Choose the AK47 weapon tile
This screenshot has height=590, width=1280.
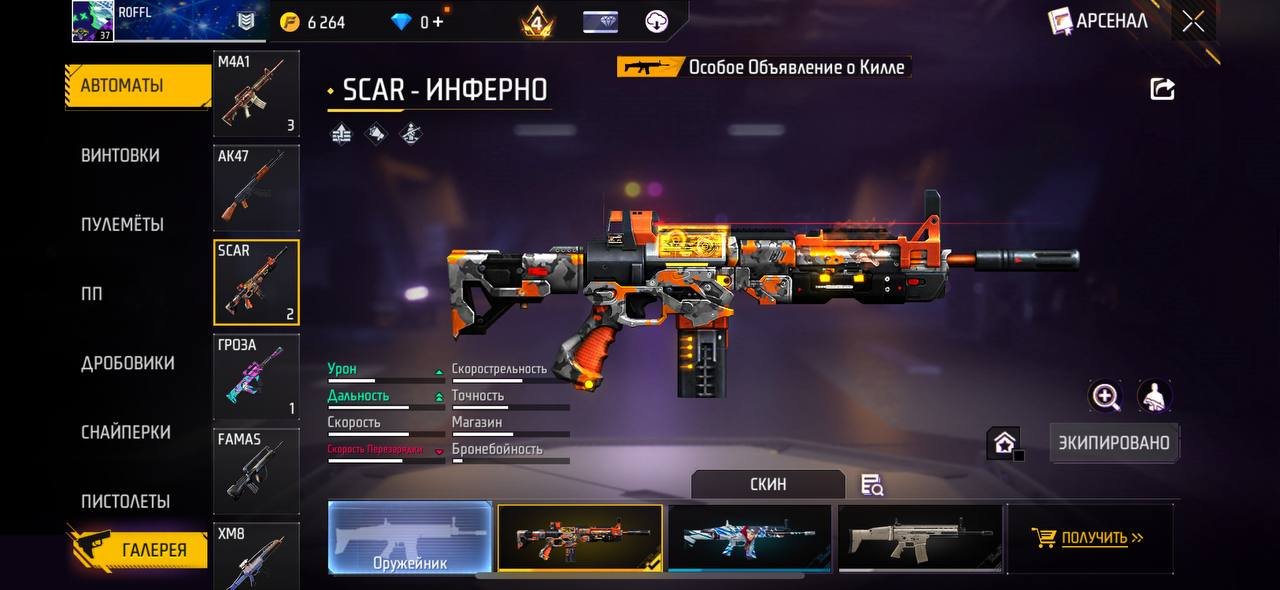click(x=256, y=188)
